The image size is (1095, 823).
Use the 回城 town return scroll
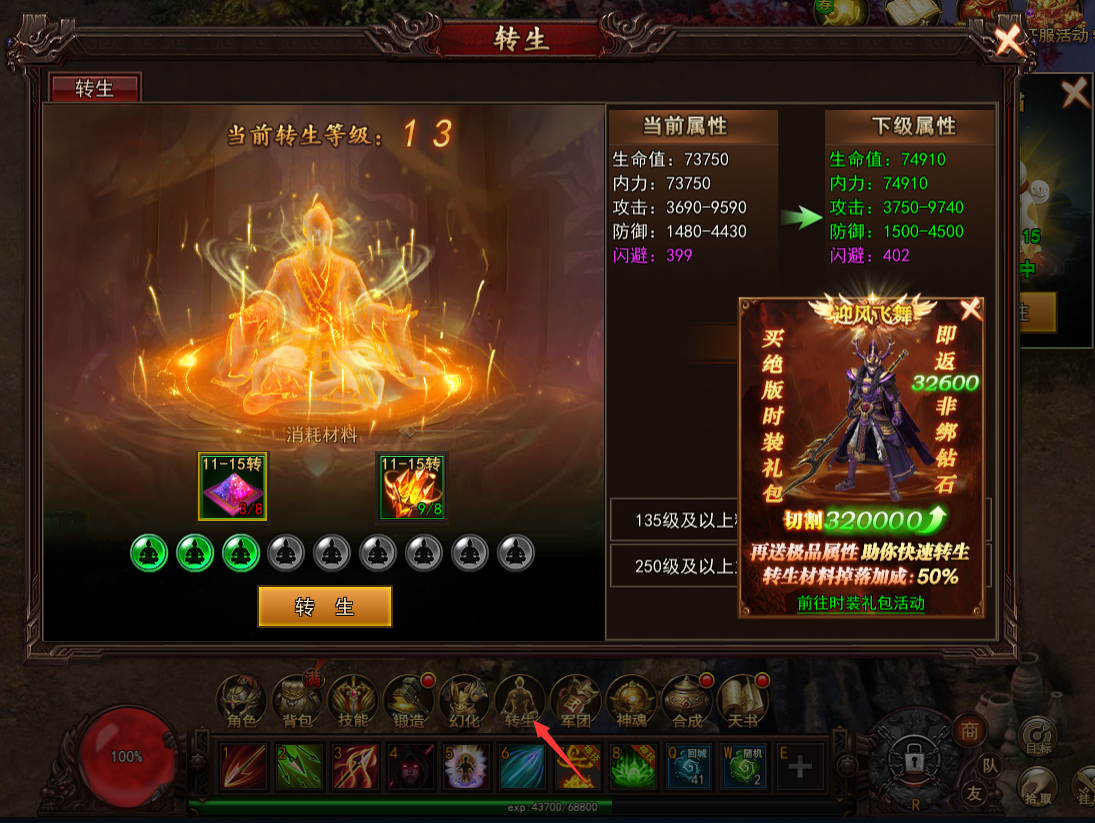point(689,766)
